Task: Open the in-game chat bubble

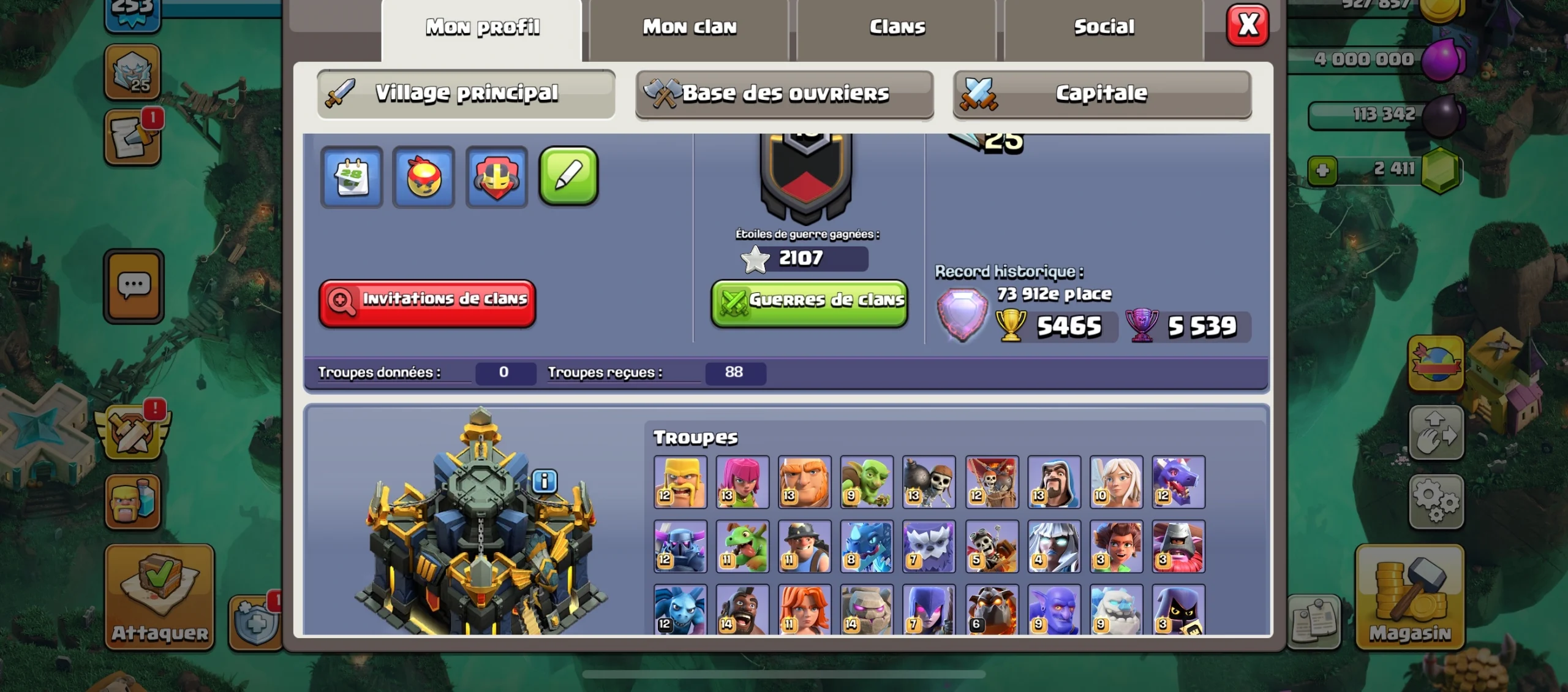Action: click(132, 286)
